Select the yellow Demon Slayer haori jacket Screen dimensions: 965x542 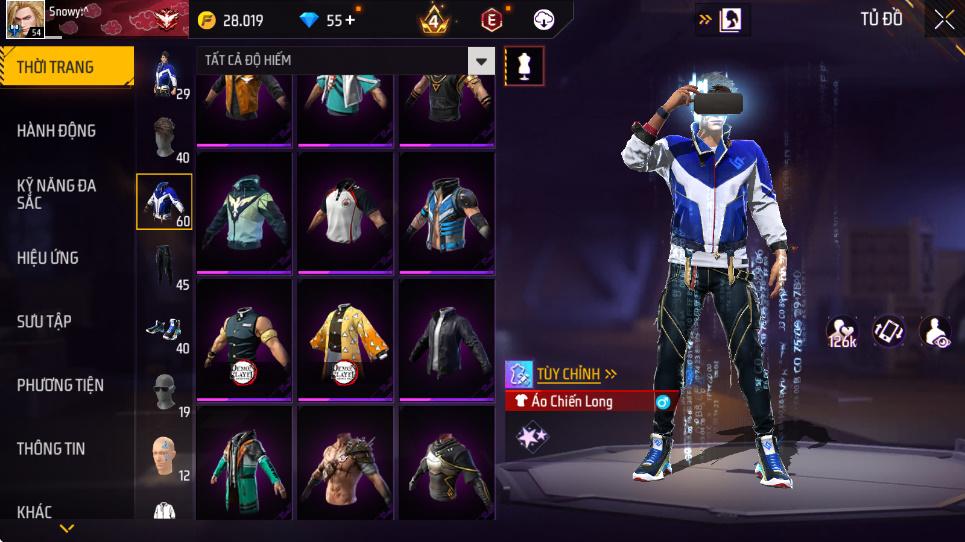pyautogui.click(x=347, y=338)
